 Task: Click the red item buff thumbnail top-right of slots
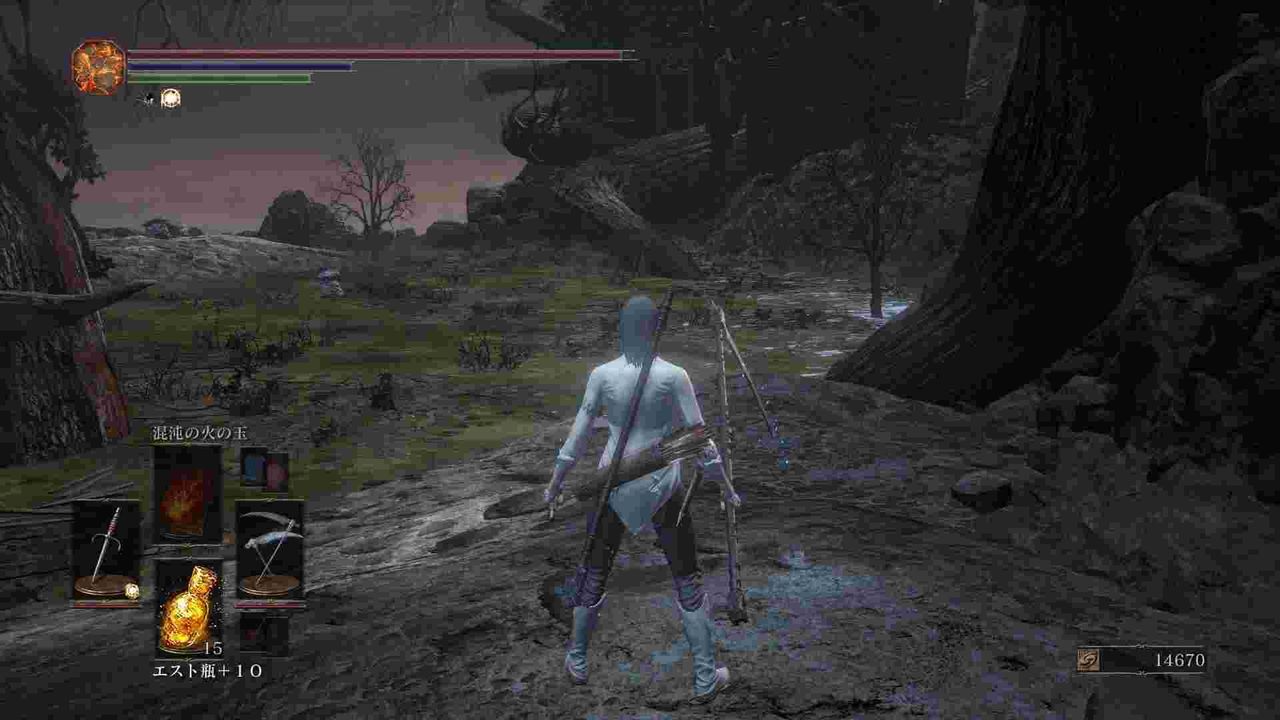pyautogui.click(x=274, y=470)
